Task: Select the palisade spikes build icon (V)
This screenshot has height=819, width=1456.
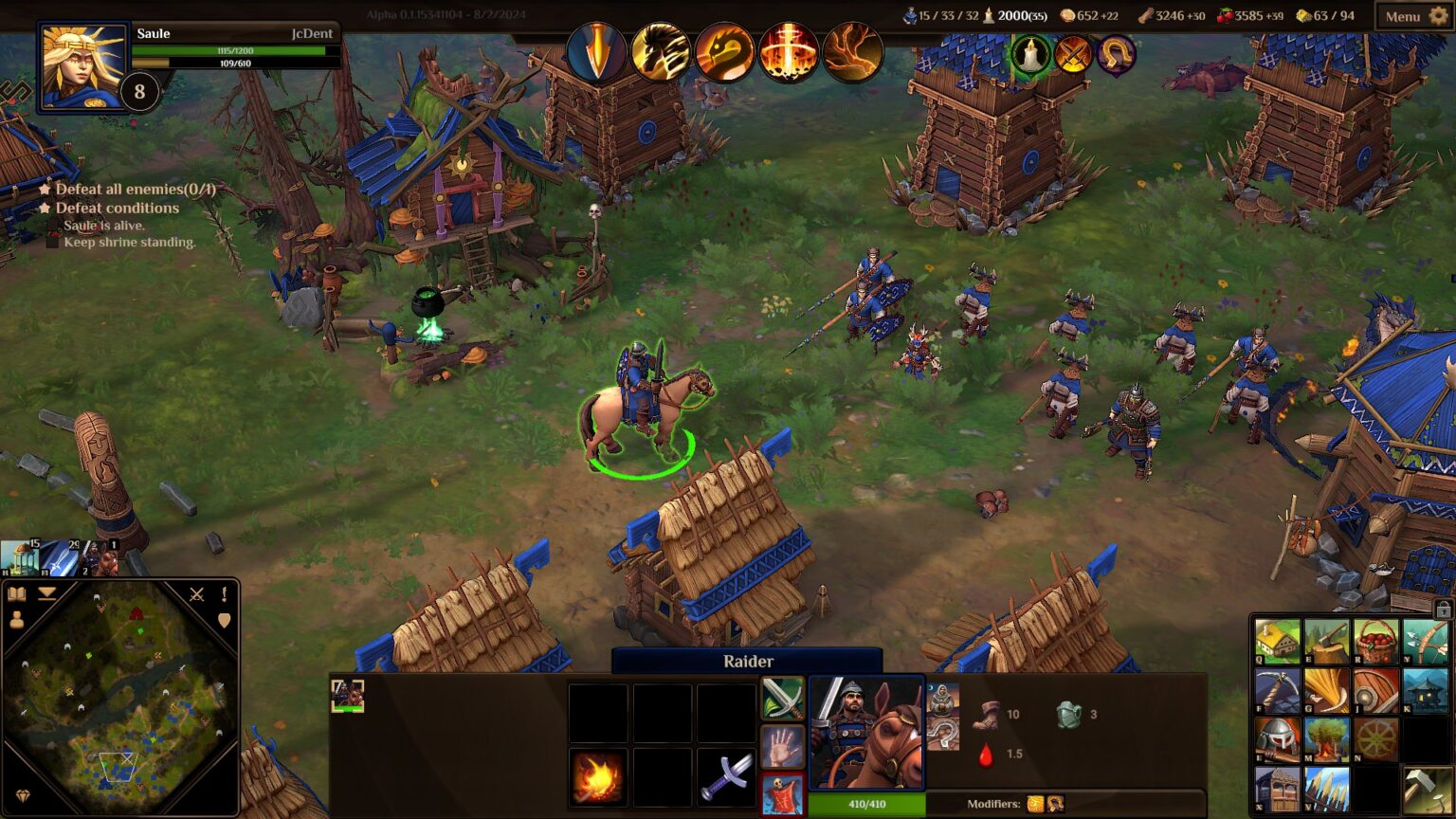Action: [1326, 790]
